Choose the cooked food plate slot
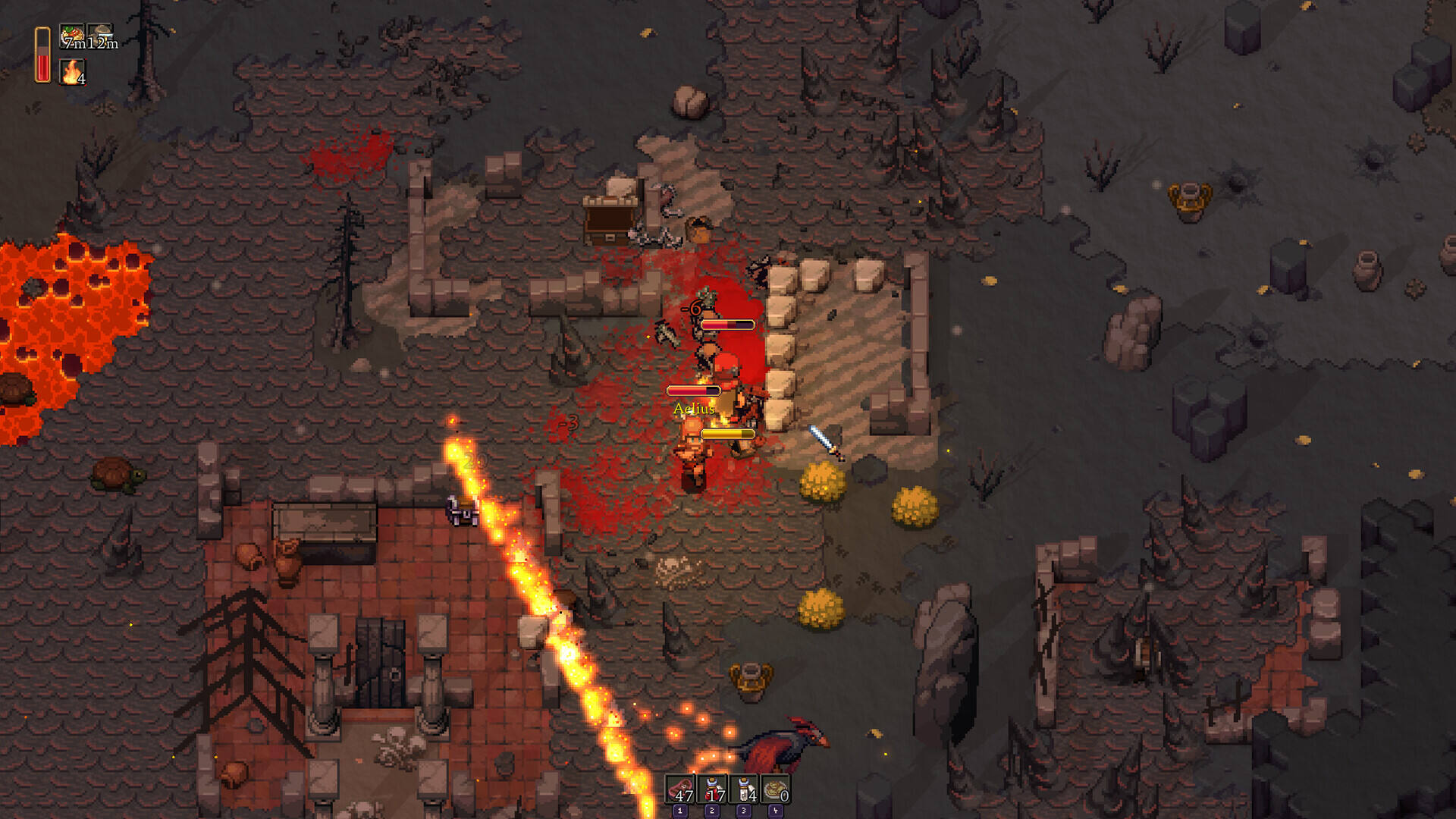This screenshot has width=1456, height=819. point(776,789)
